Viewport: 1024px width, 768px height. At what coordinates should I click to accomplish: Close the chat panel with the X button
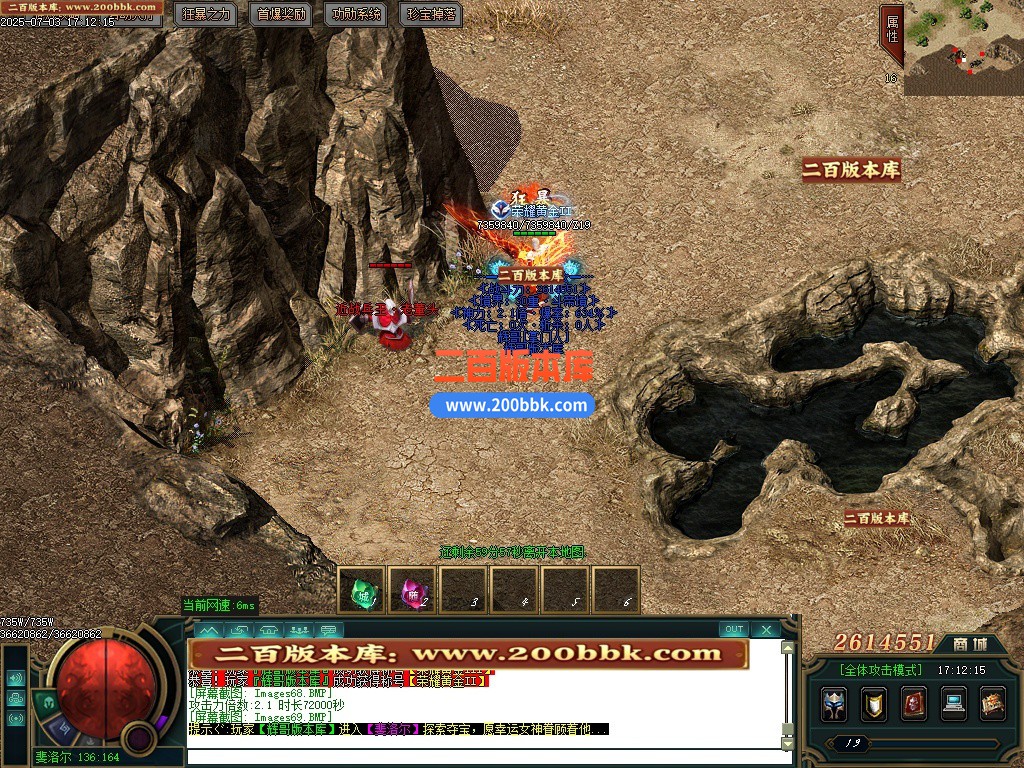click(766, 630)
